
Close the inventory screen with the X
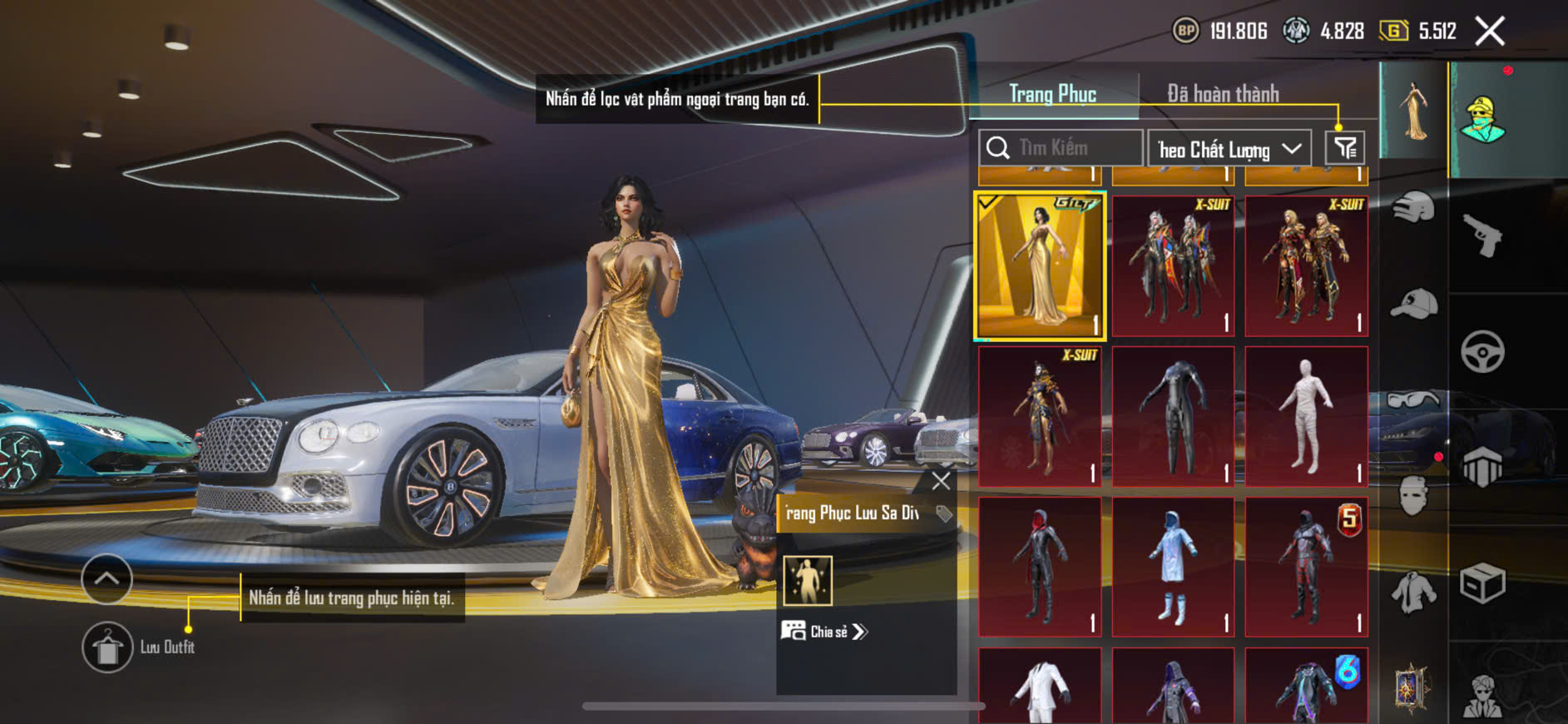tap(1490, 32)
